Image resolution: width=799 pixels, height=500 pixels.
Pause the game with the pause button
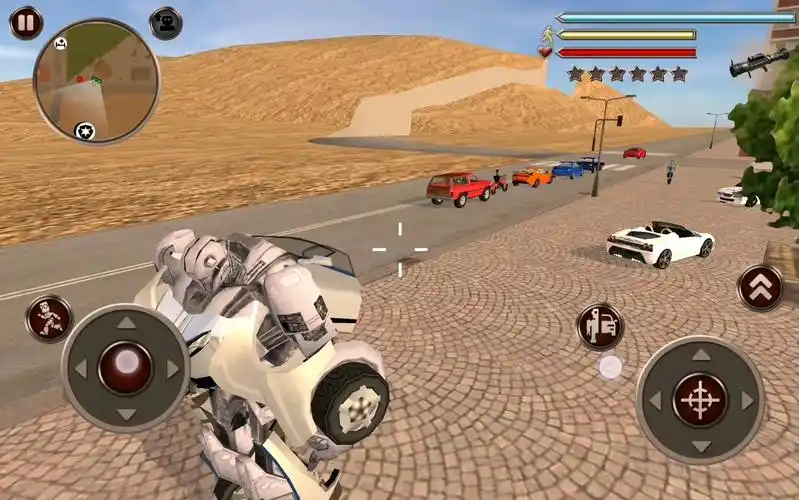tap(25, 22)
